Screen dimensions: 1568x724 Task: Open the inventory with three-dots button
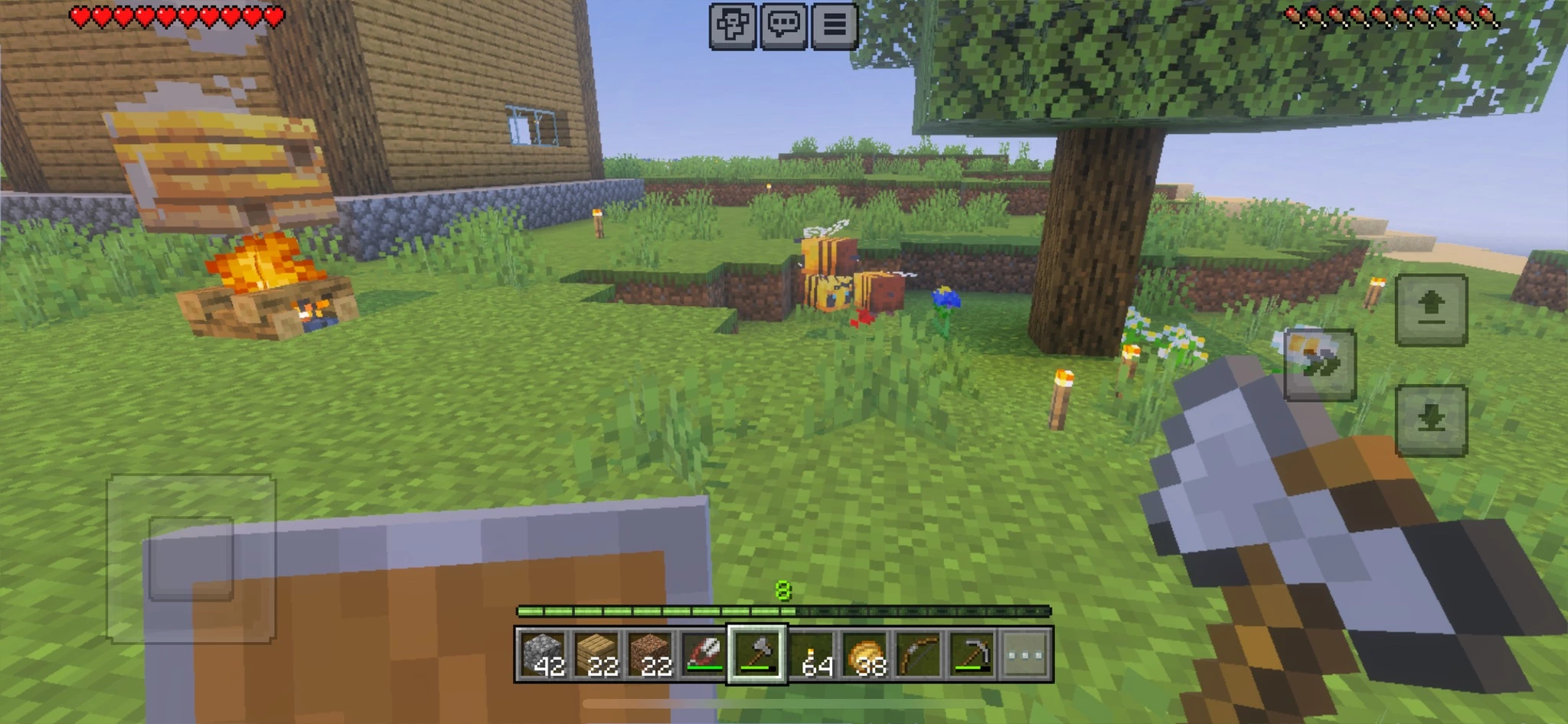(x=1026, y=655)
